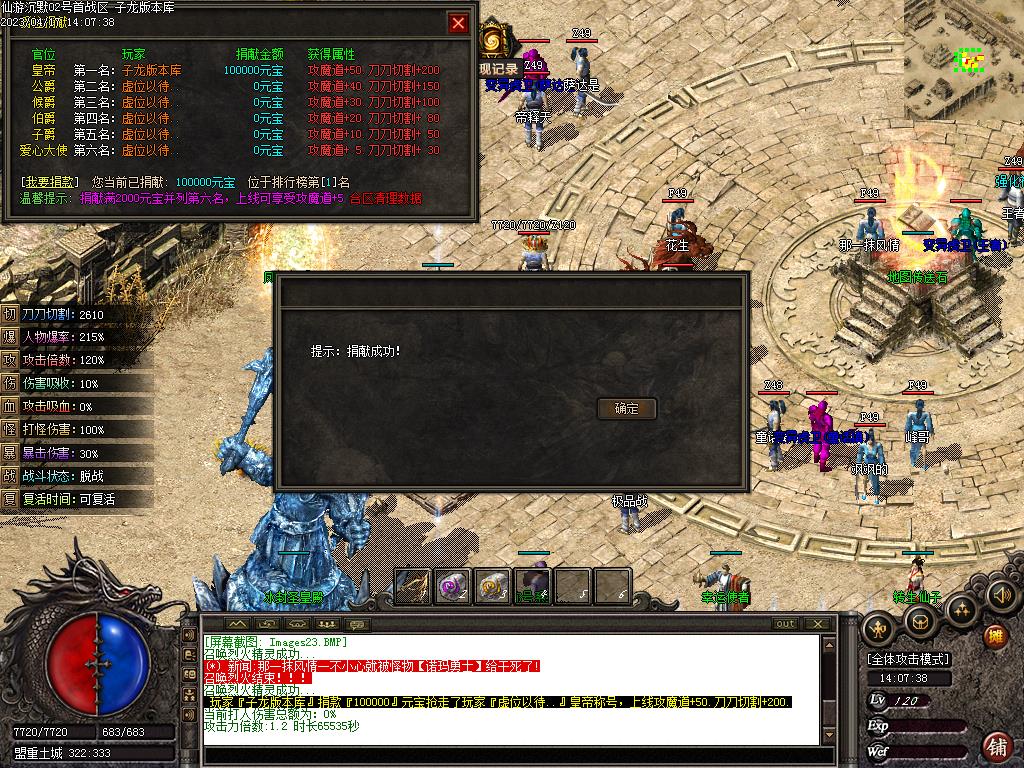Click the chat window 'out' button

pos(786,624)
